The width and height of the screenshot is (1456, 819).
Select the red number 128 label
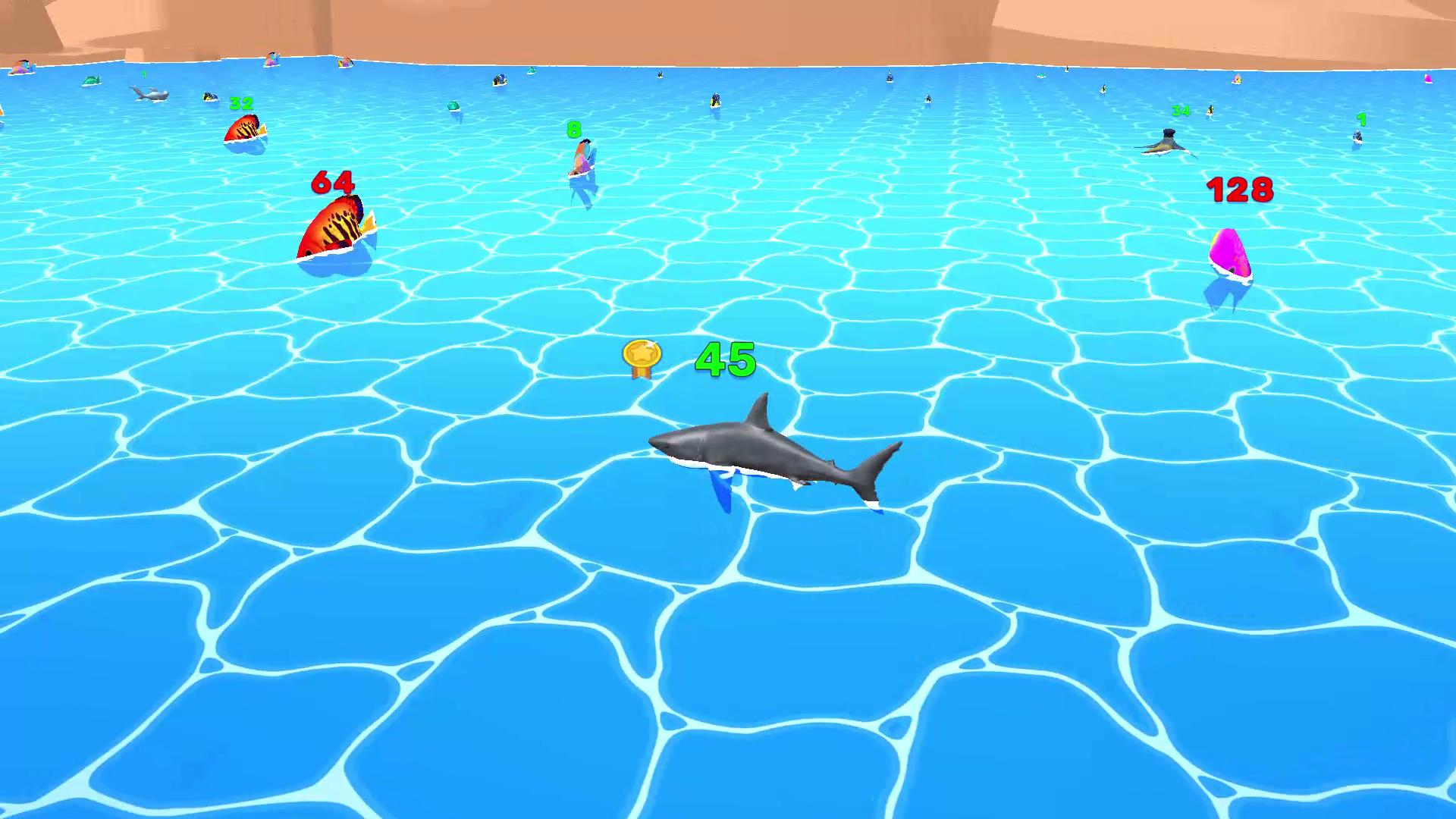tap(1242, 190)
